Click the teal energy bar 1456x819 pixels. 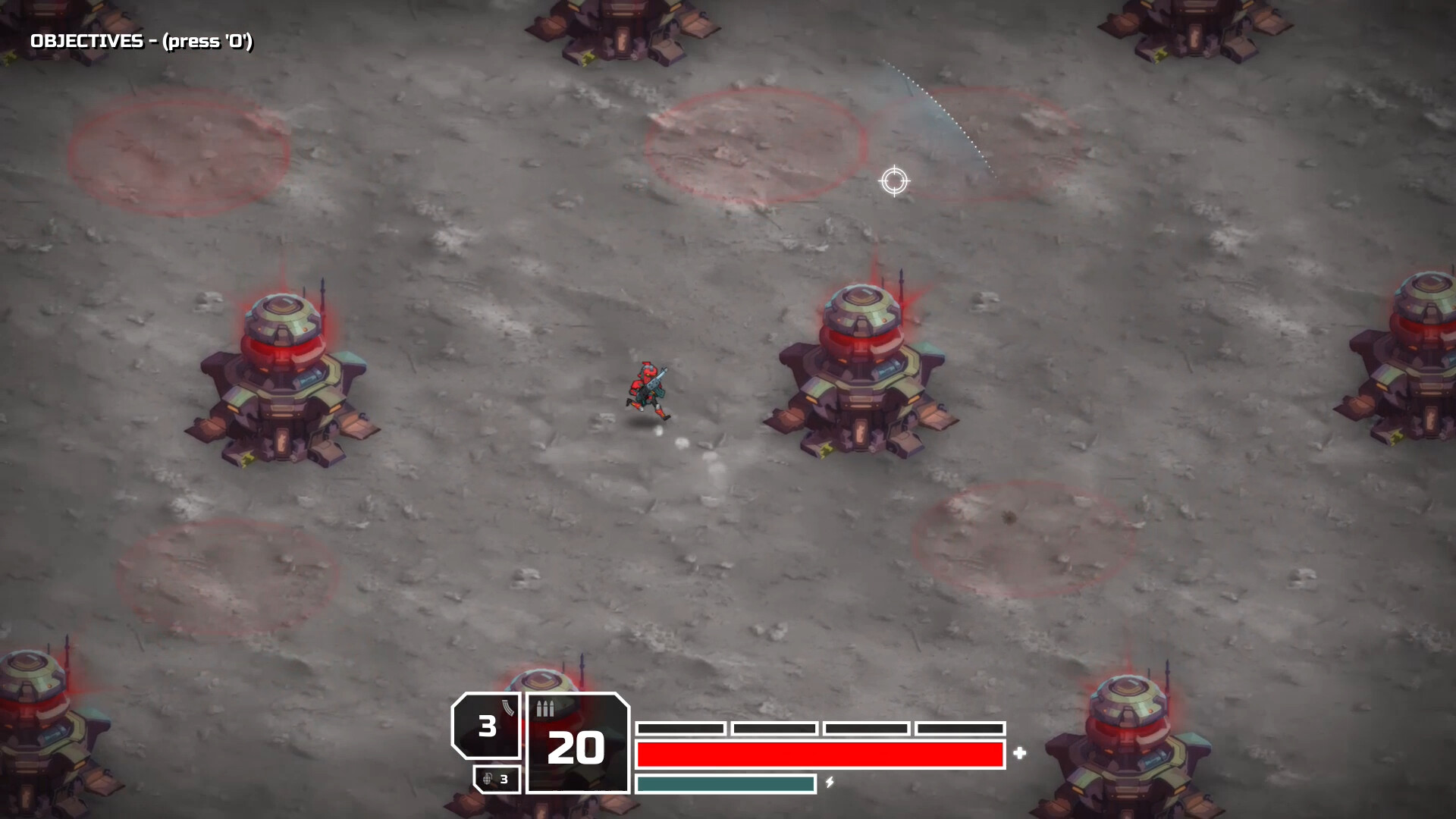point(724,785)
